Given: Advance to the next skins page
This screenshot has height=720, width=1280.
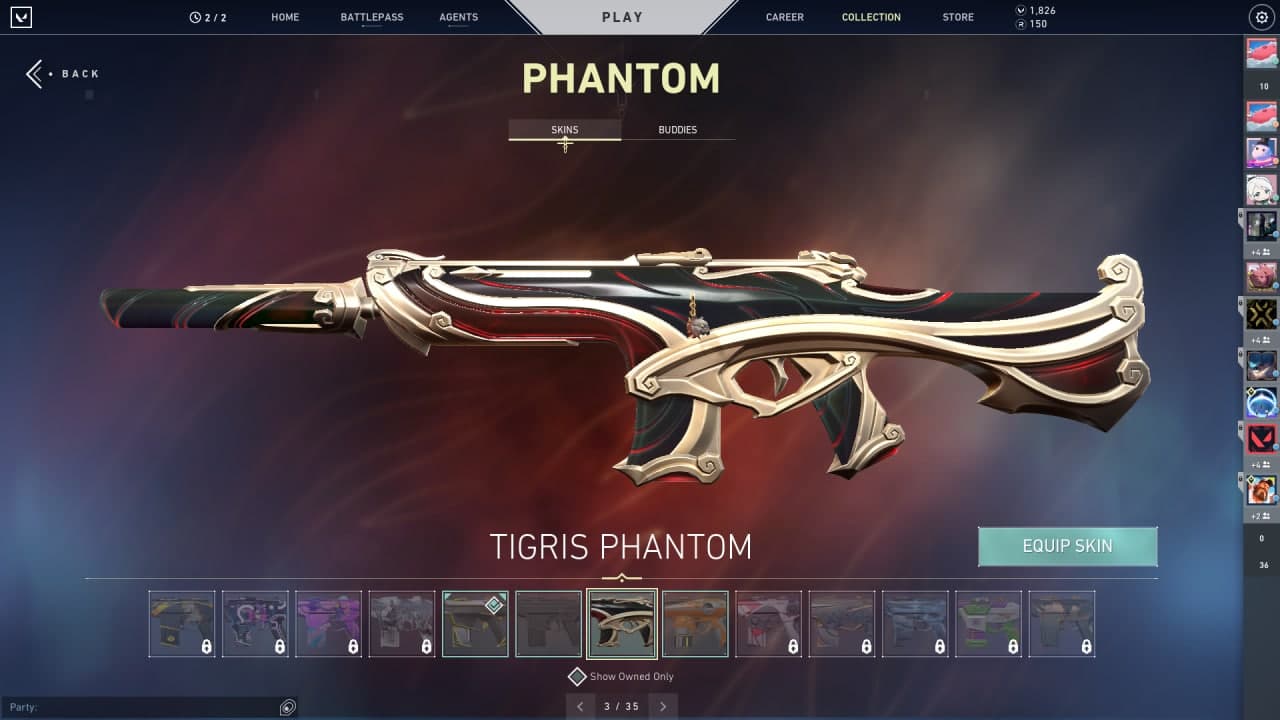Looking at the screenshot, I should click(663, 706).
